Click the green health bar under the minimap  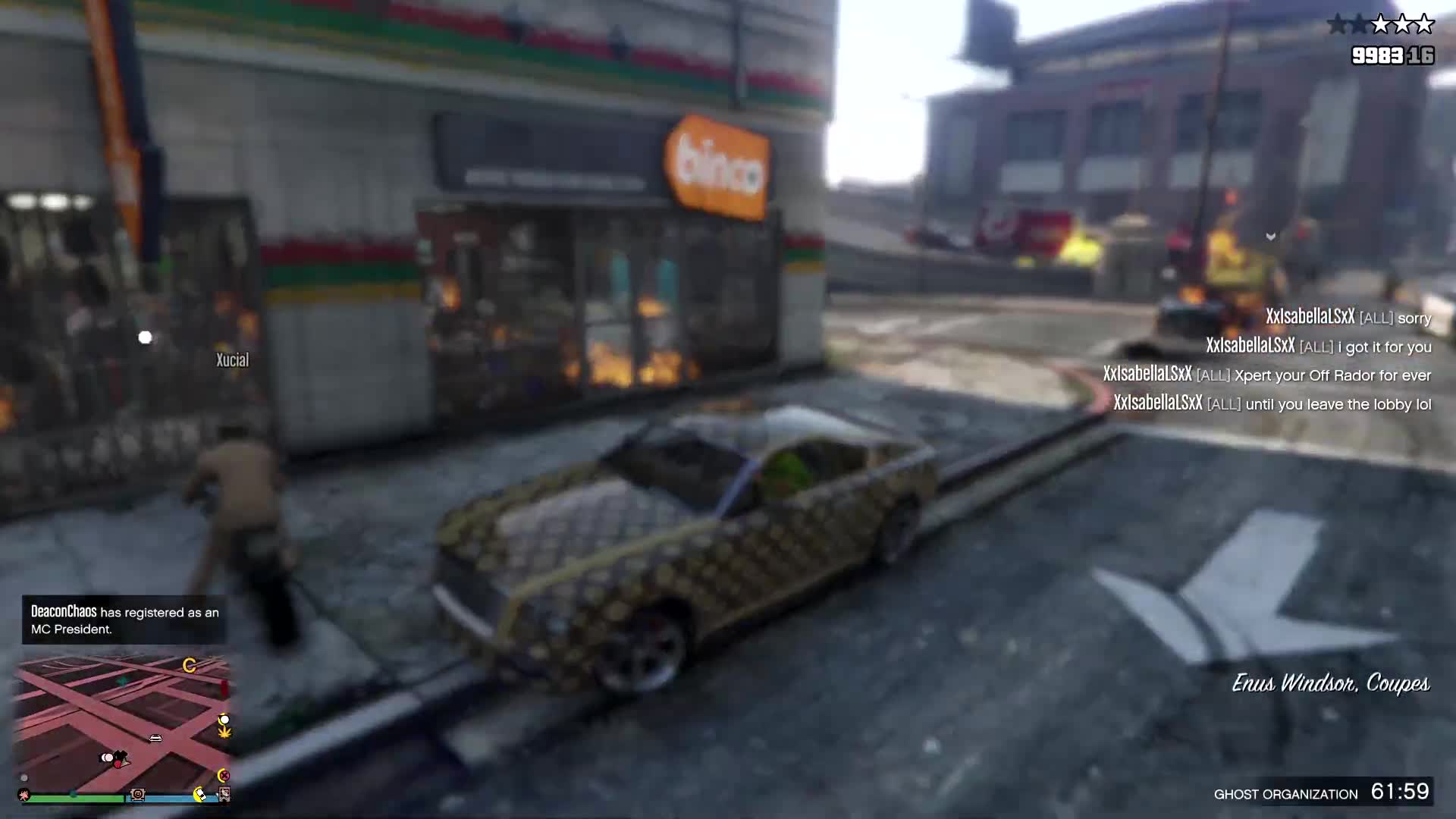76,797
